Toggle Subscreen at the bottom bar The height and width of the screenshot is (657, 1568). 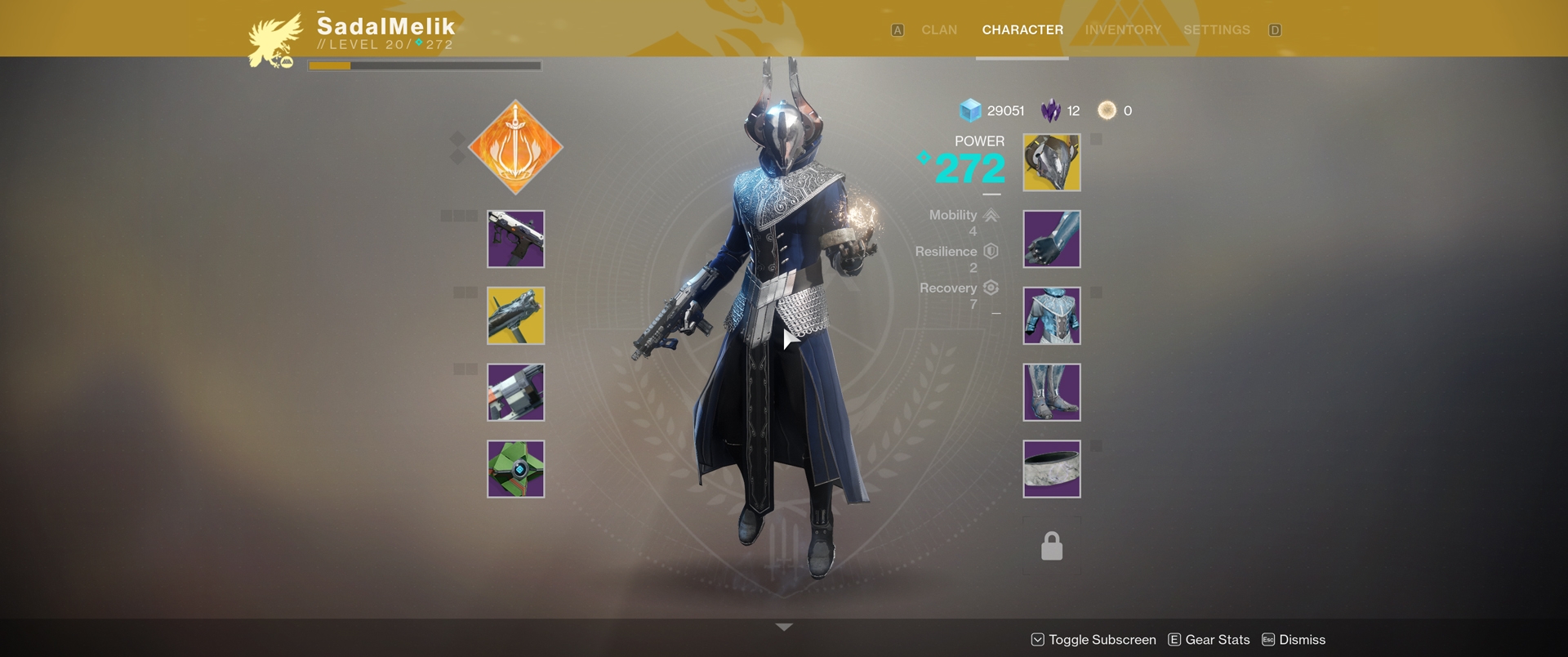(x=1094, y=640)
